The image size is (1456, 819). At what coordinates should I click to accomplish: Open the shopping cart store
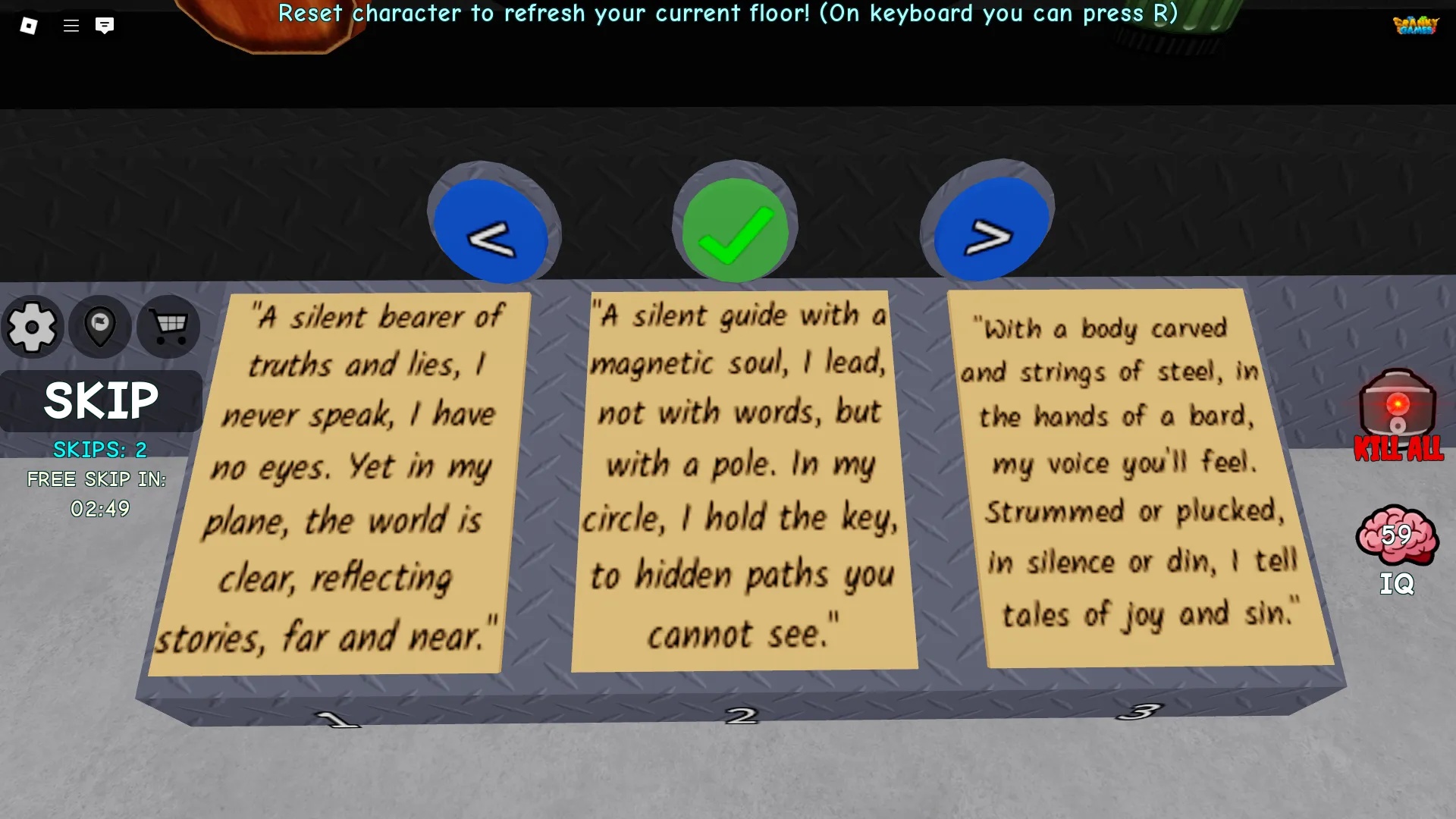pyautogui.click(x=169, y=328)
